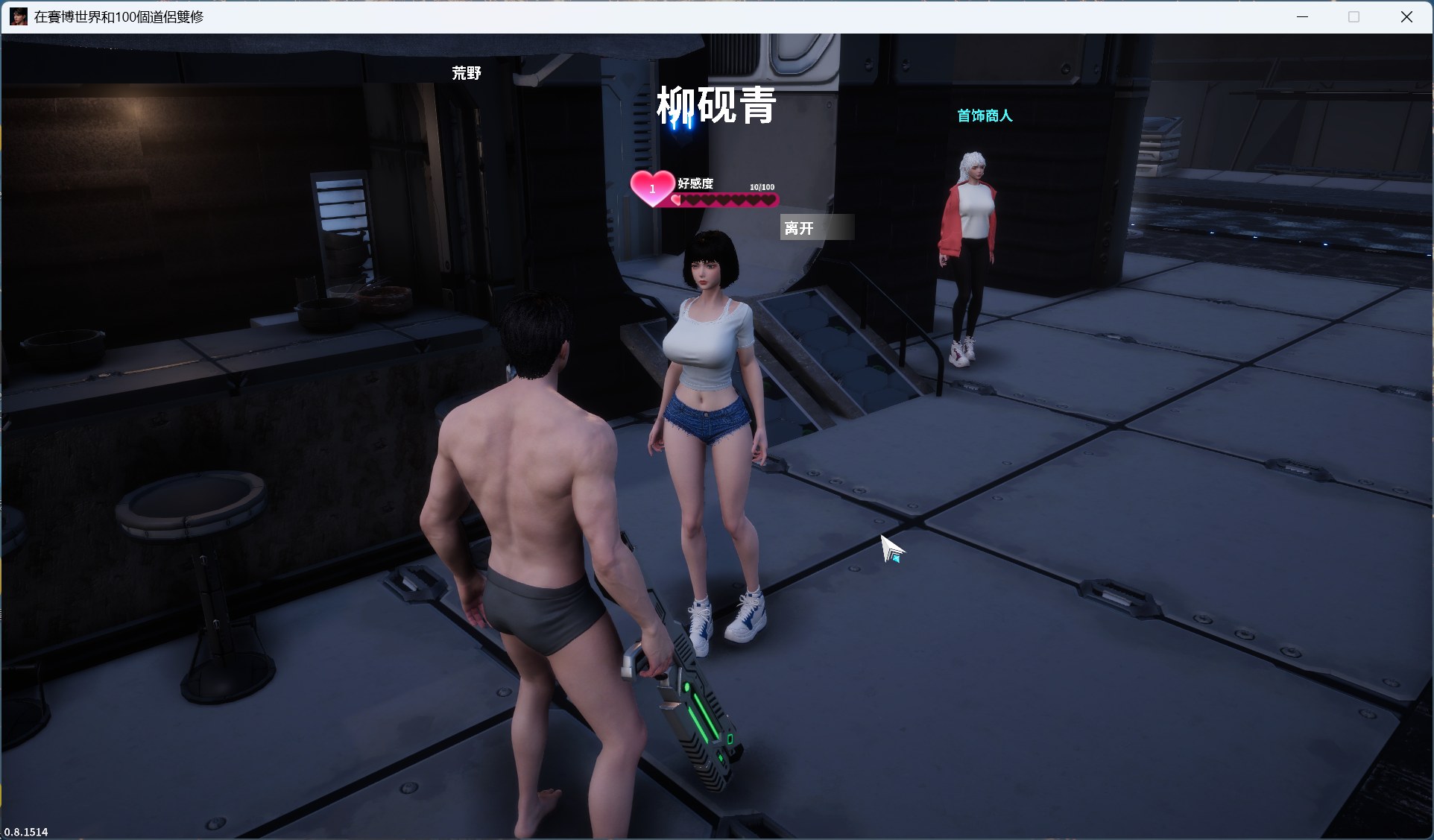Click the game icon in the title bar
This screenshot has width=1434, height=840.
(19, 16)
